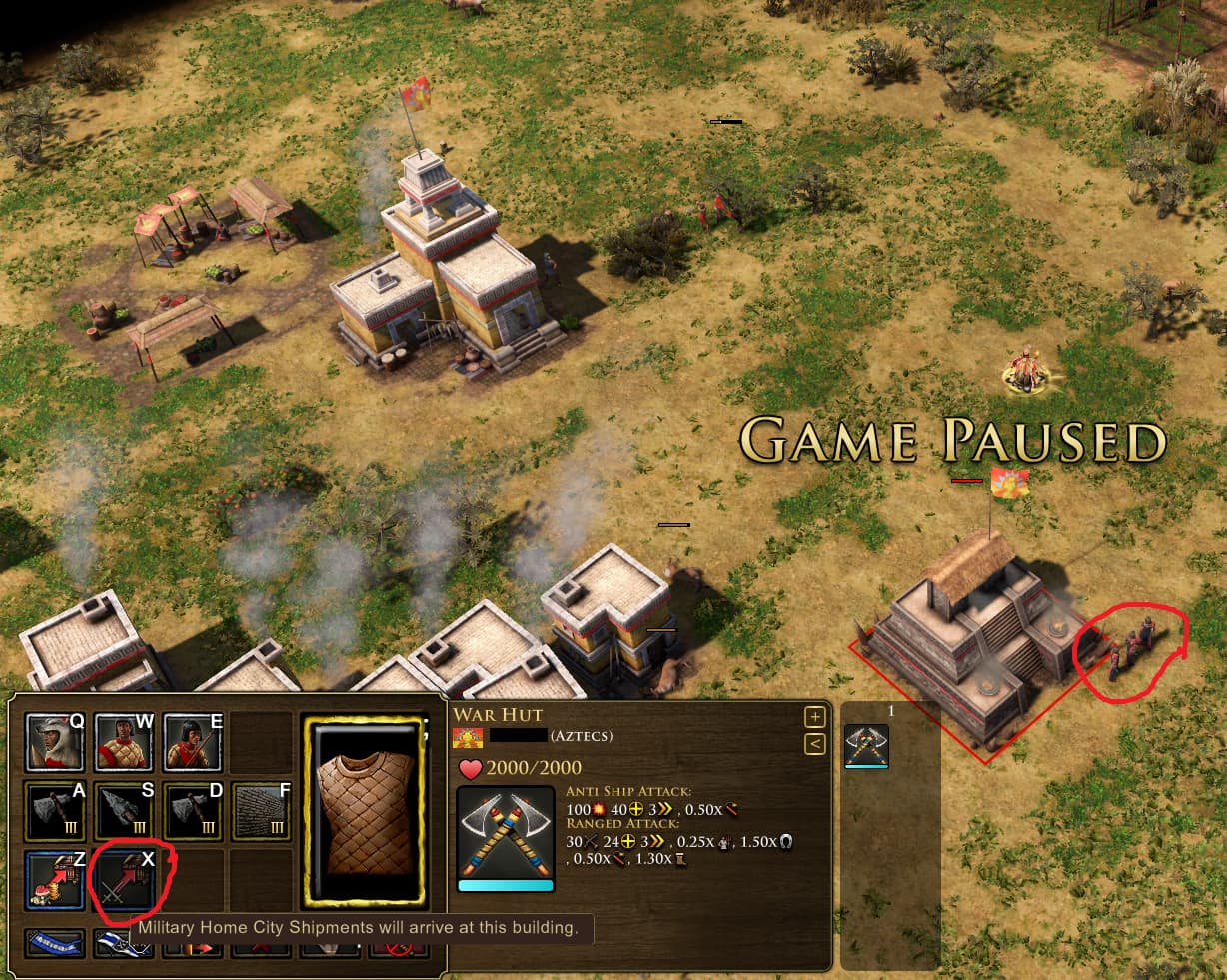Train the quilted-armor warrior labeled W

coord(124,742)
